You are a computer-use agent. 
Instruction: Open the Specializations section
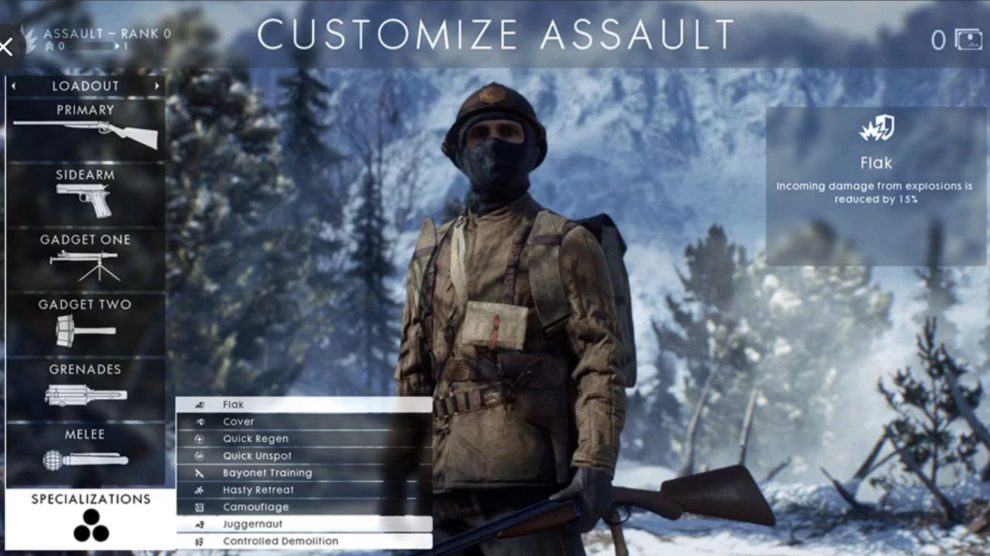90,516
